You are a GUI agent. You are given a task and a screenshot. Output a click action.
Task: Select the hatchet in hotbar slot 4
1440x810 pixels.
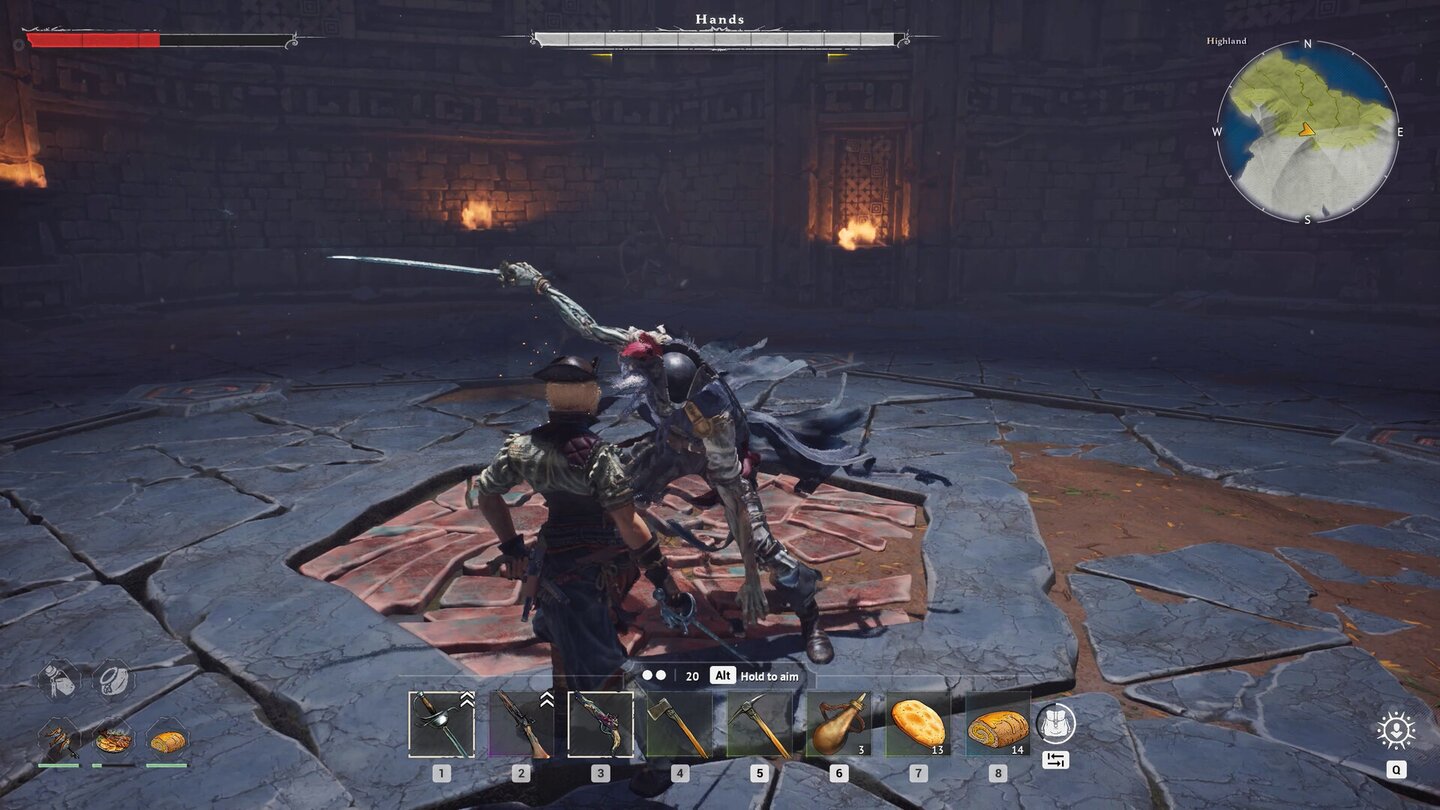coord(679,723)
